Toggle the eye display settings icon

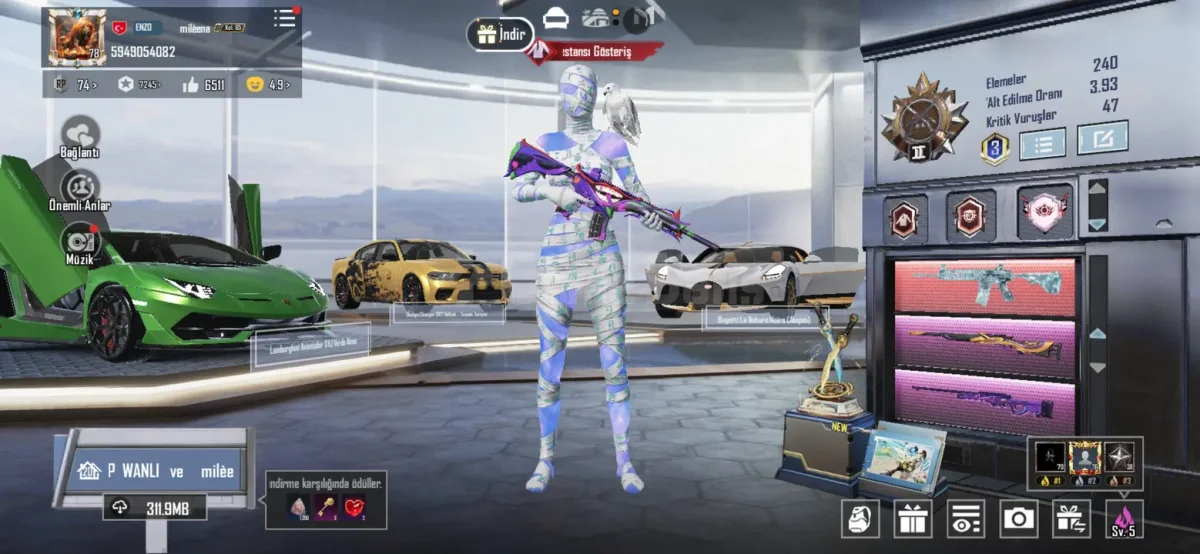click(966, 518)
